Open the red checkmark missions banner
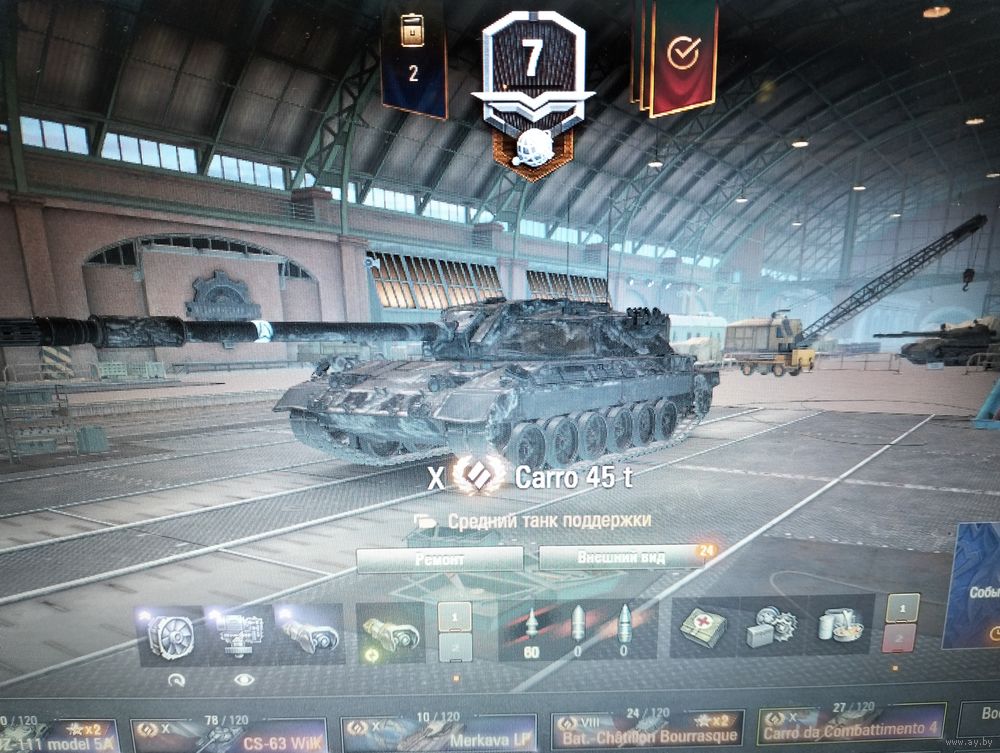 point(683,56)
